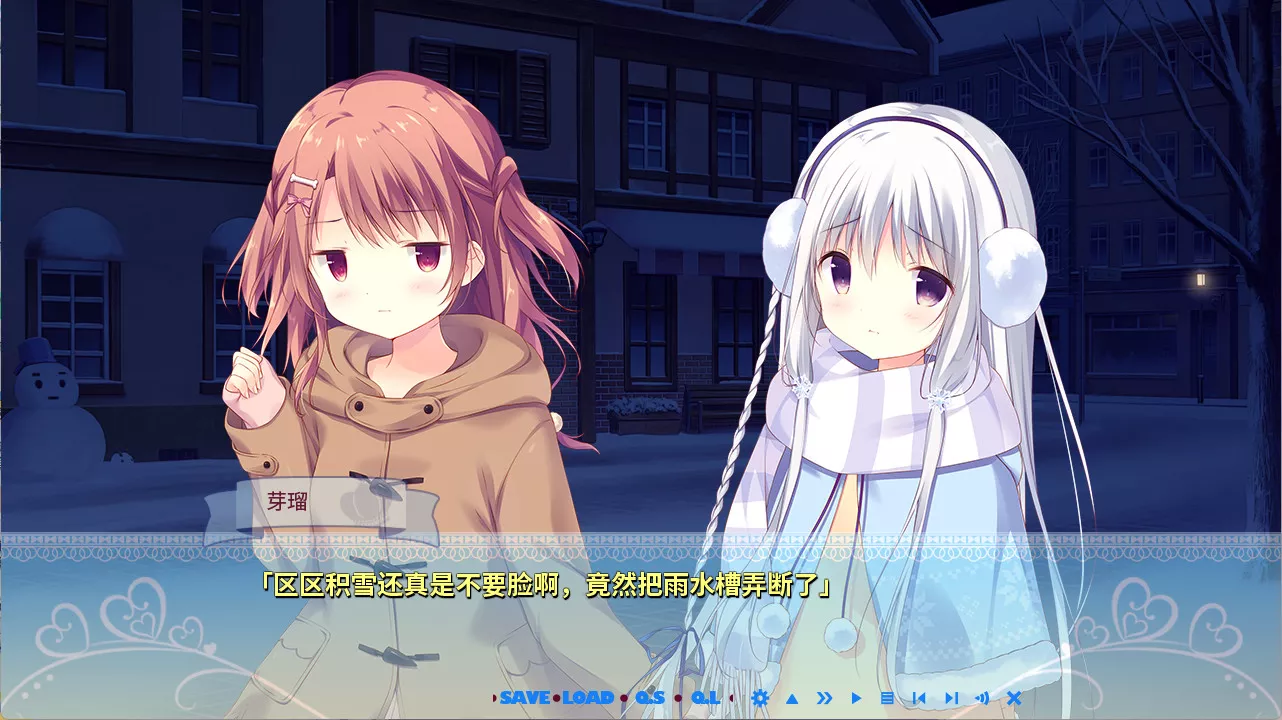The image size is (1282, 720).
Task: Click the upward triangle icon
Action: tap(792, 698)
